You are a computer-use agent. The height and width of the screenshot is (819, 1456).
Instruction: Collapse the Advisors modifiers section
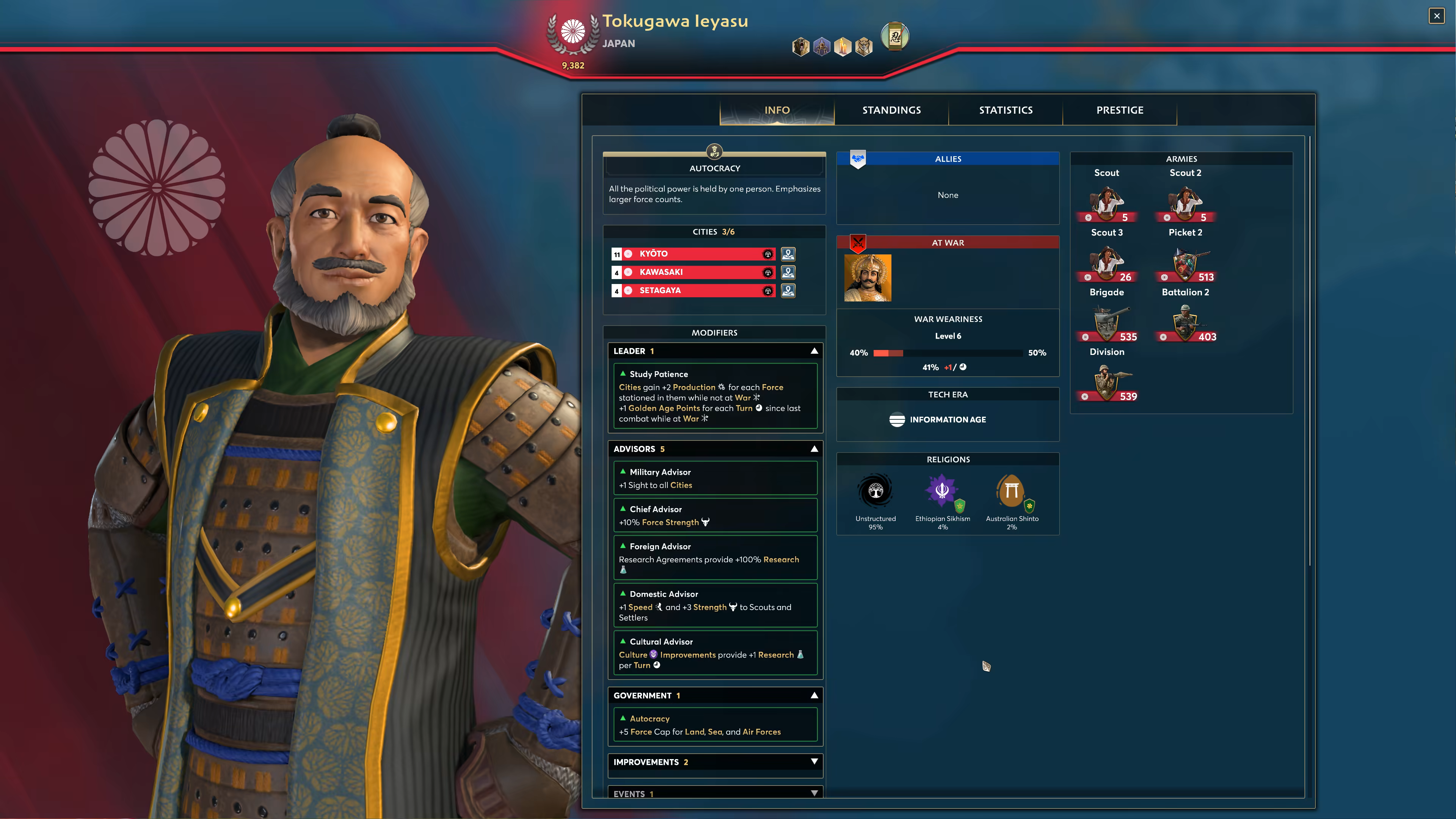click(x=814, y=449)
